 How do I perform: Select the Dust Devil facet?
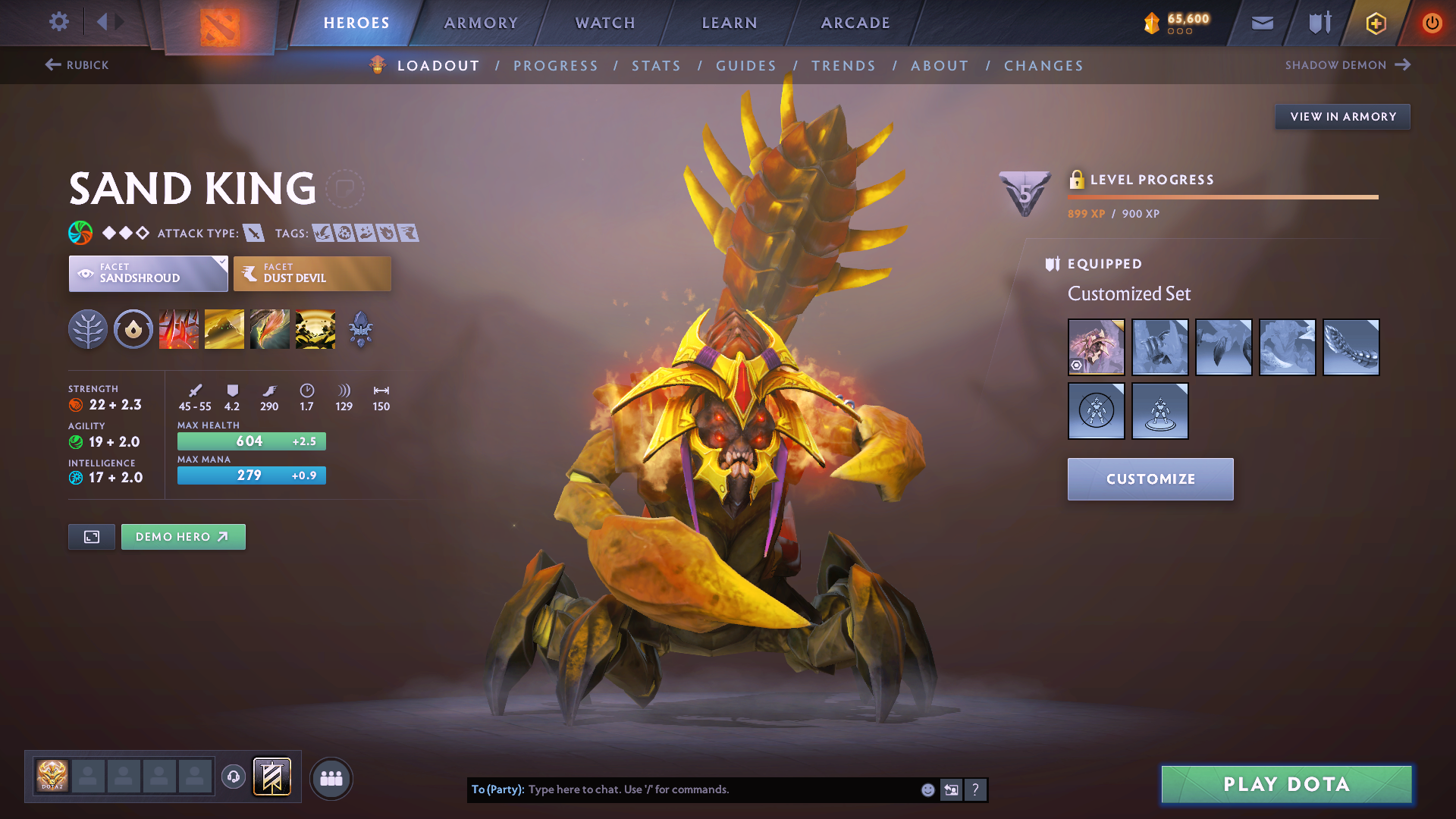click(312, 273)
